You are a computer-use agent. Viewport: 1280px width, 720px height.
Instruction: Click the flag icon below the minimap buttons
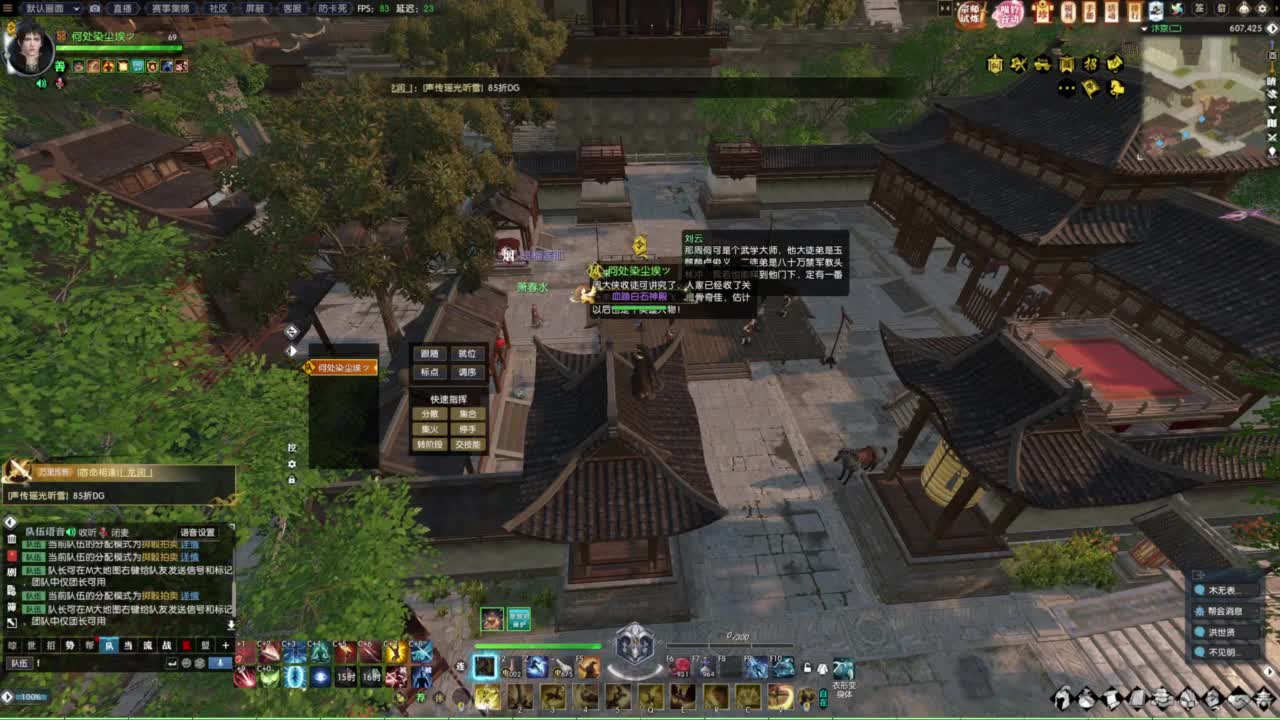pyautogui.click(x=1091, y=87)
